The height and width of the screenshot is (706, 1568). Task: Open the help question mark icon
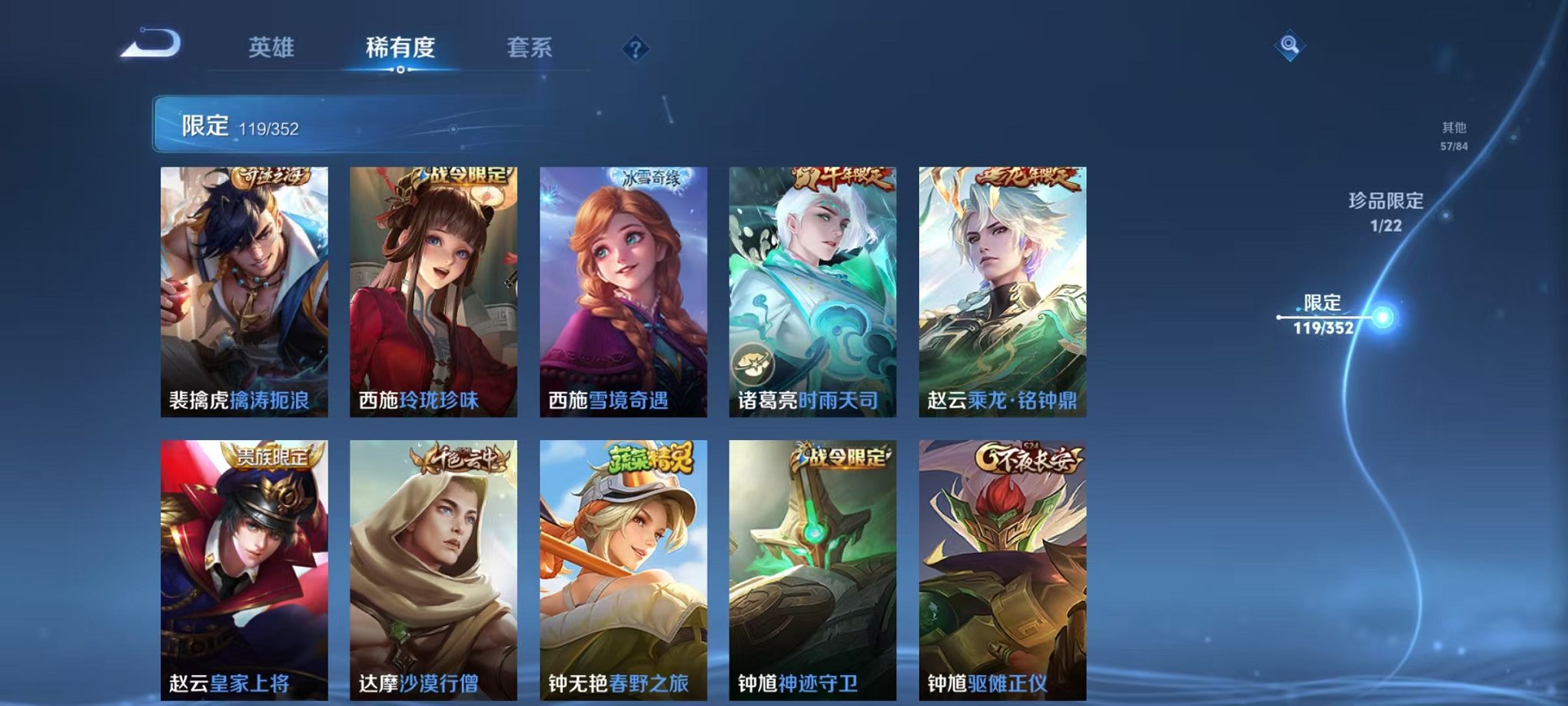[635, 51]
